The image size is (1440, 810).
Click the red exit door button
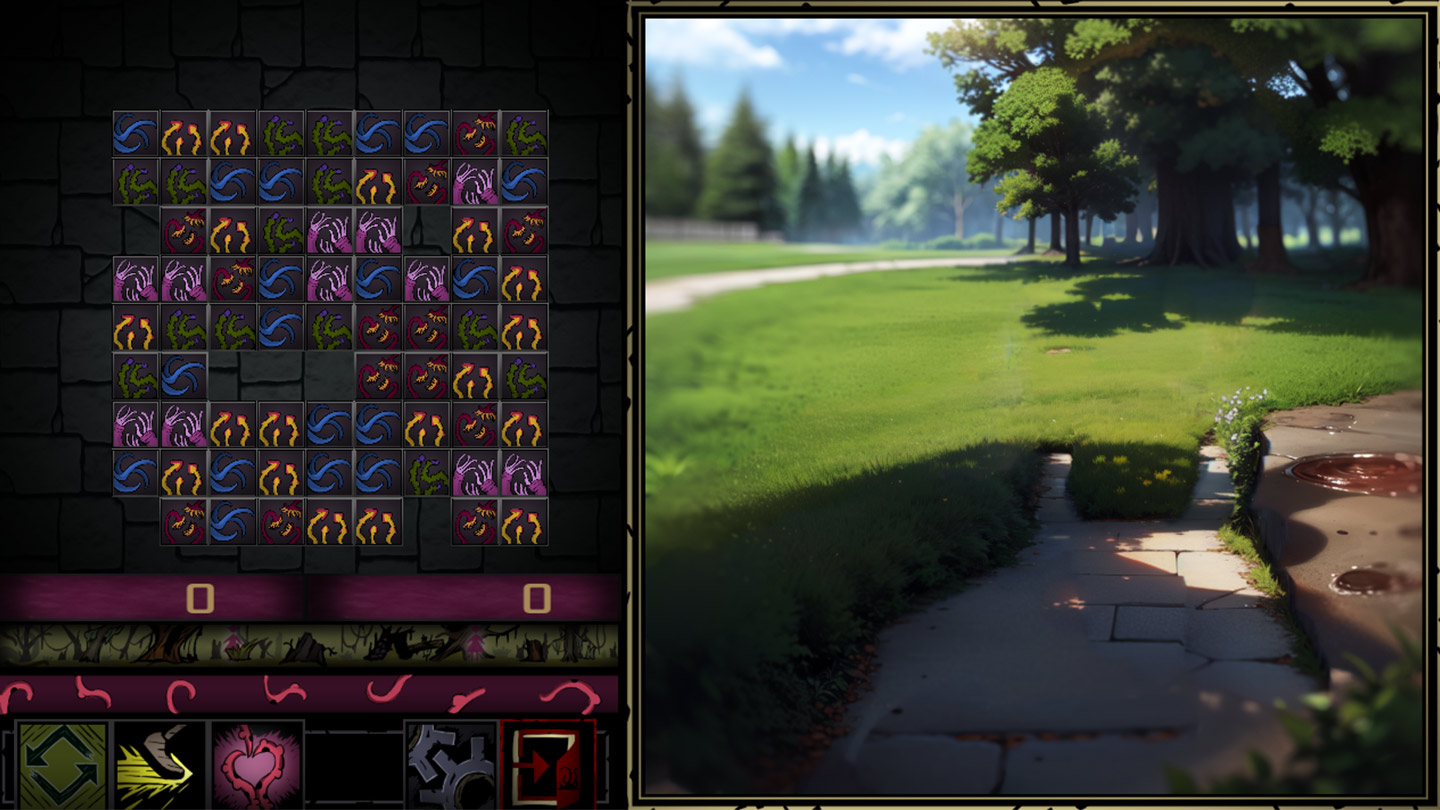pos(548,765)
